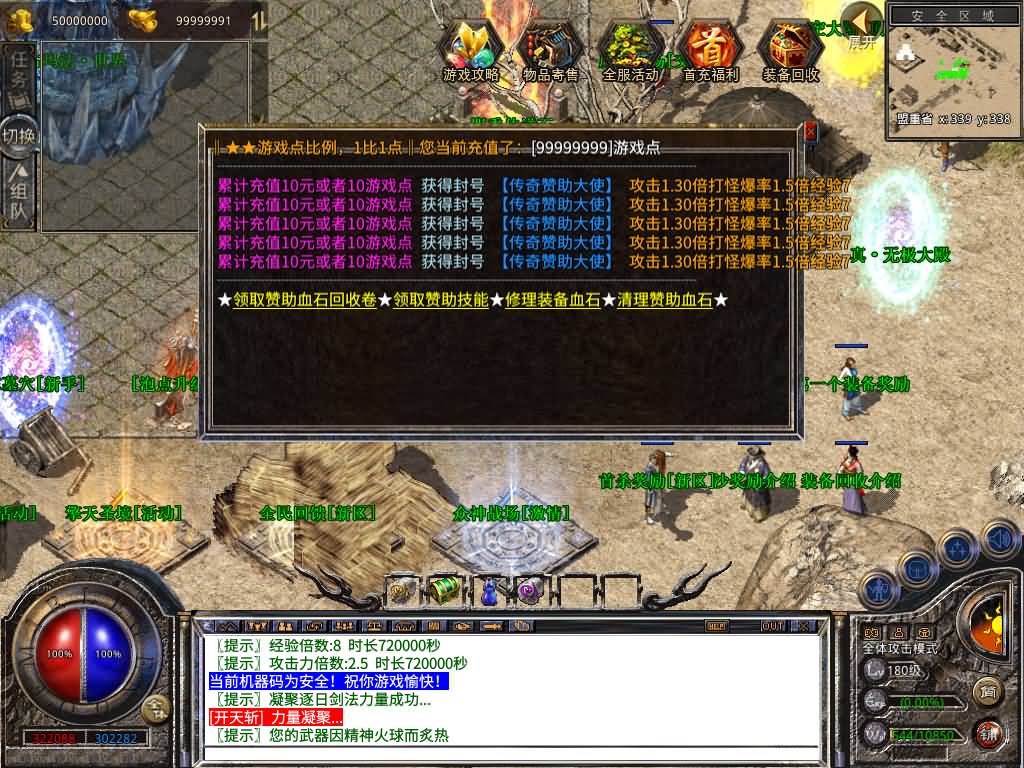Viewport: 1024px width, 768px height.
Task: Open the 首充福利 first recharge bonus
Action: click(x=711, y=50)
